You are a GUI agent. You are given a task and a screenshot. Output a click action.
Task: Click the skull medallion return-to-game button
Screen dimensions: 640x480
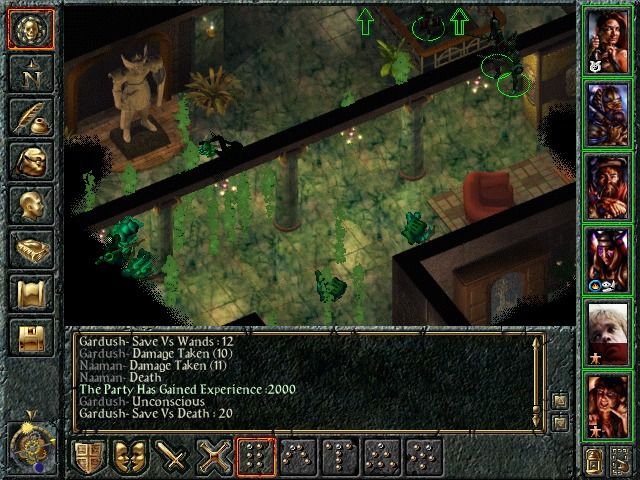pyautogui.click(x=30, y=29)
